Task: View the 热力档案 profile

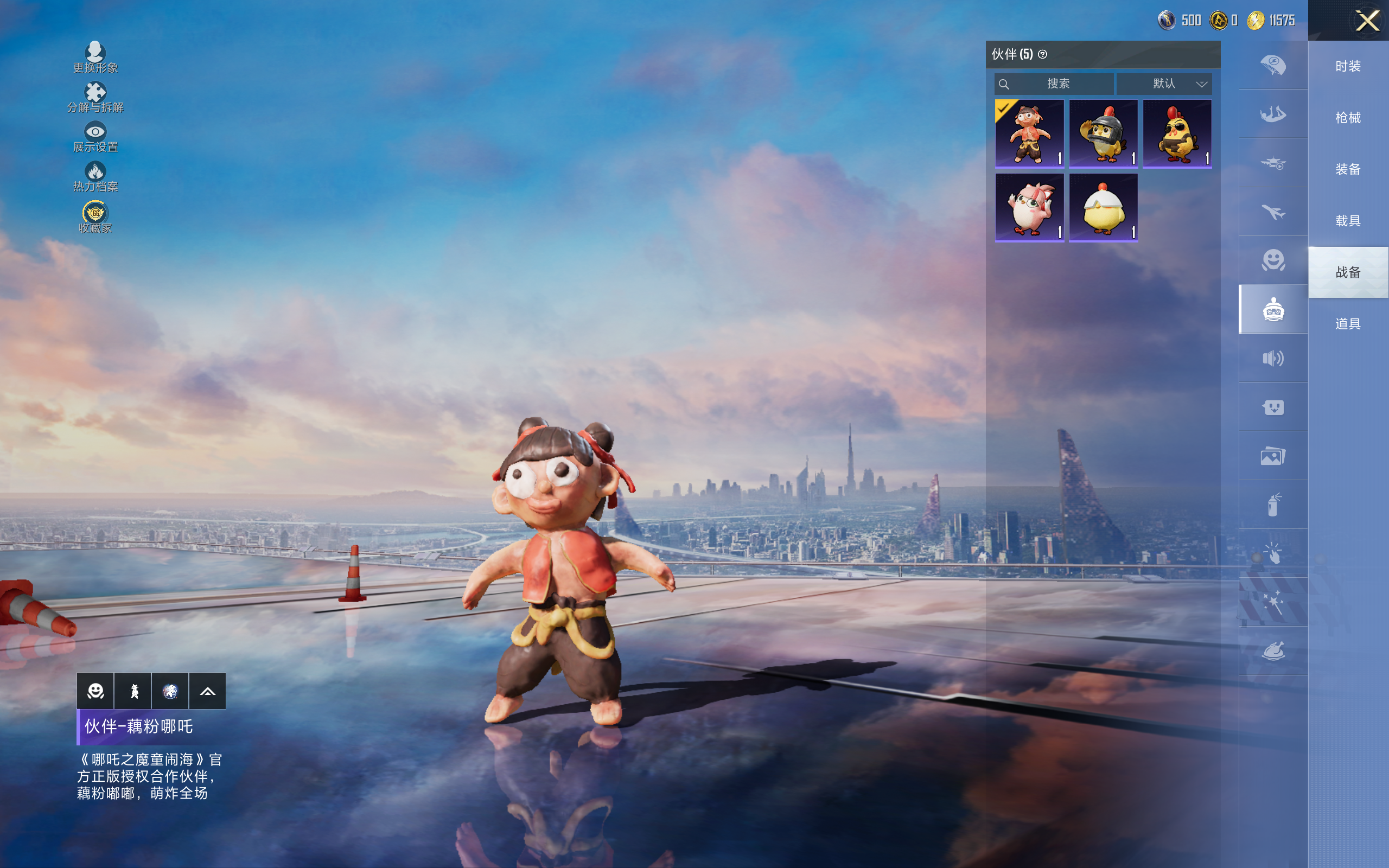Action: [x=95, y=177]
